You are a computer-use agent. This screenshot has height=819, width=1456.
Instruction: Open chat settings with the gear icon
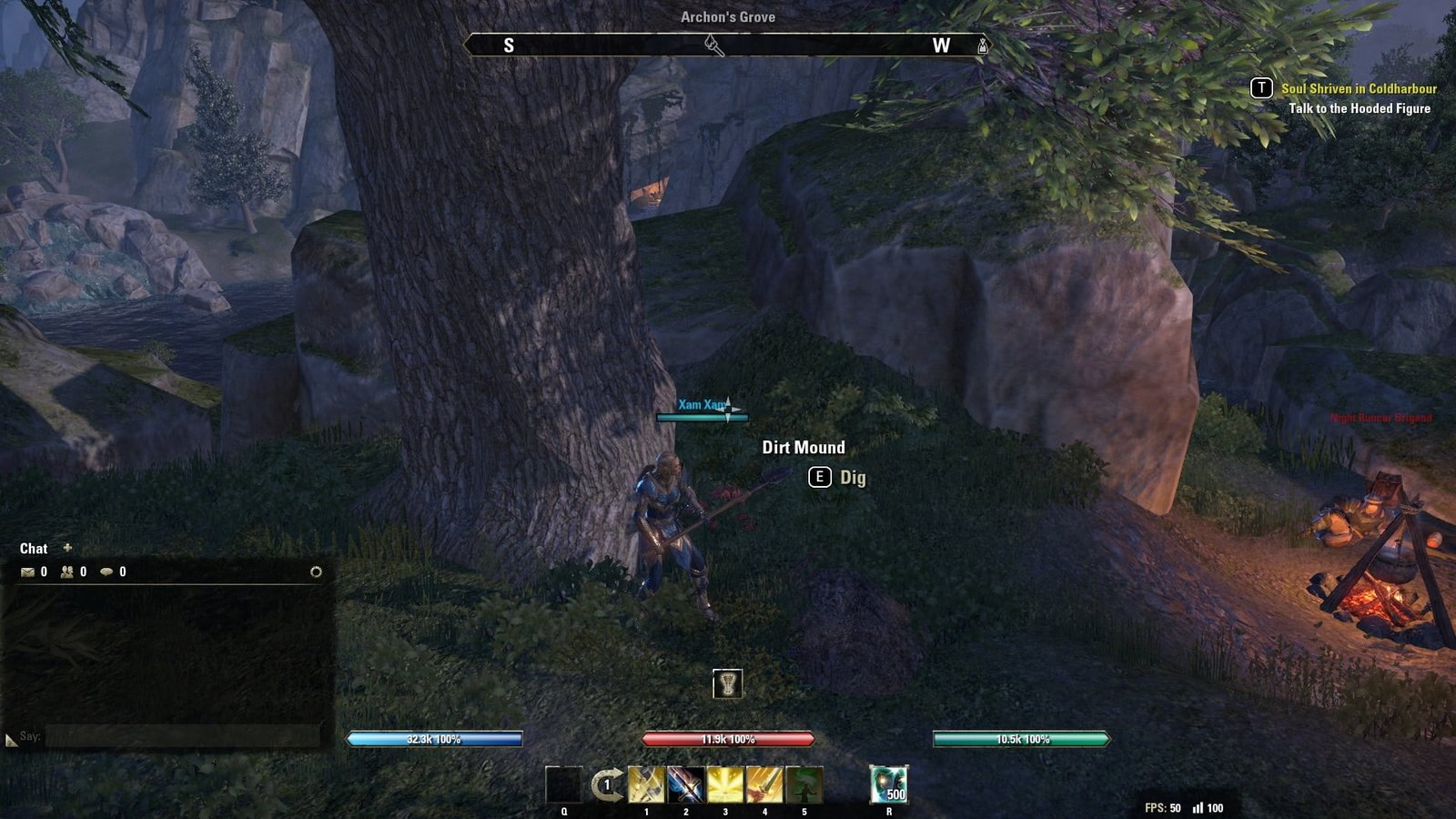click(x=316, y=572)
